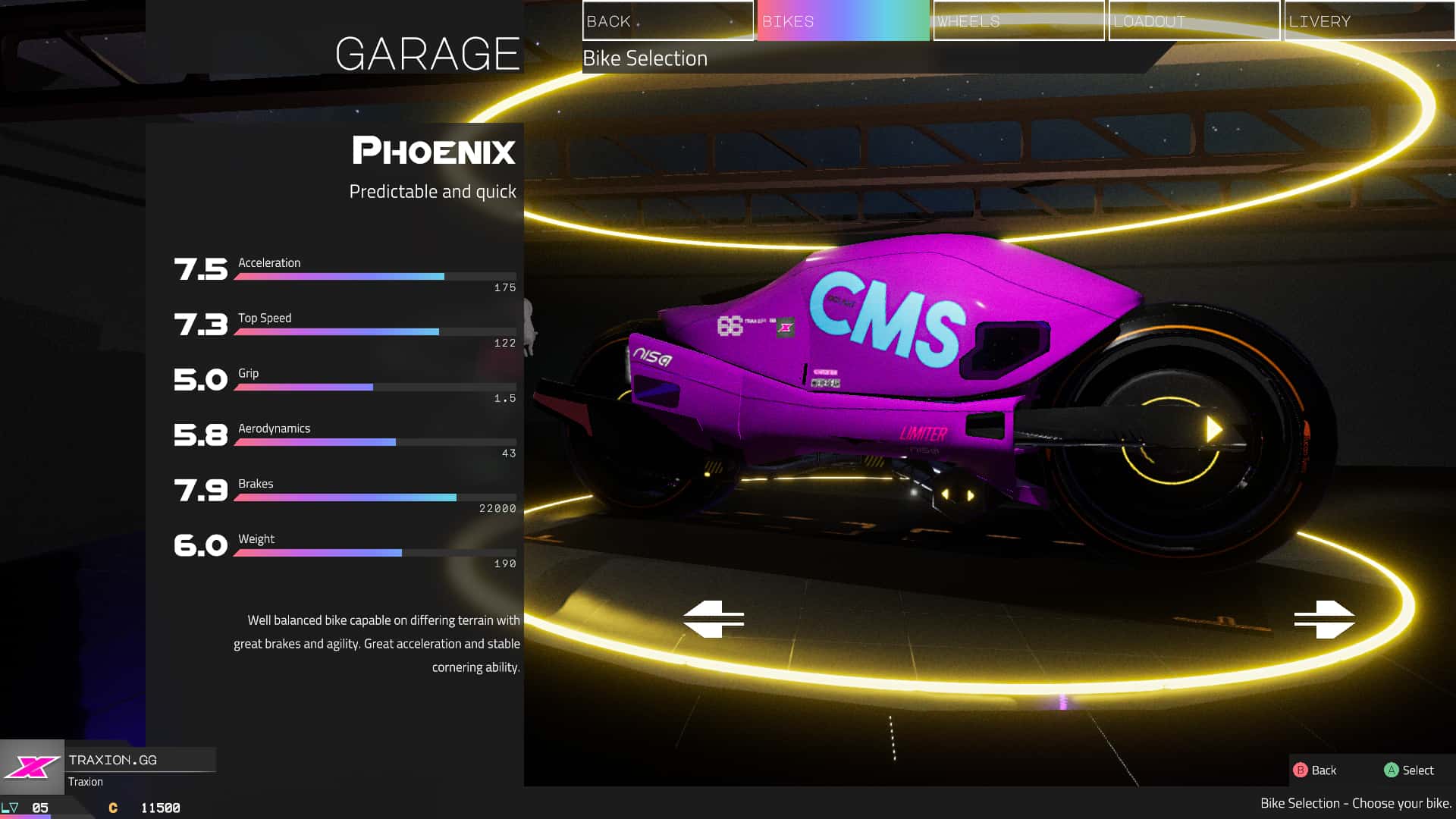
Task: Click the green A controller button icon
Action: tap(1392, 770)
